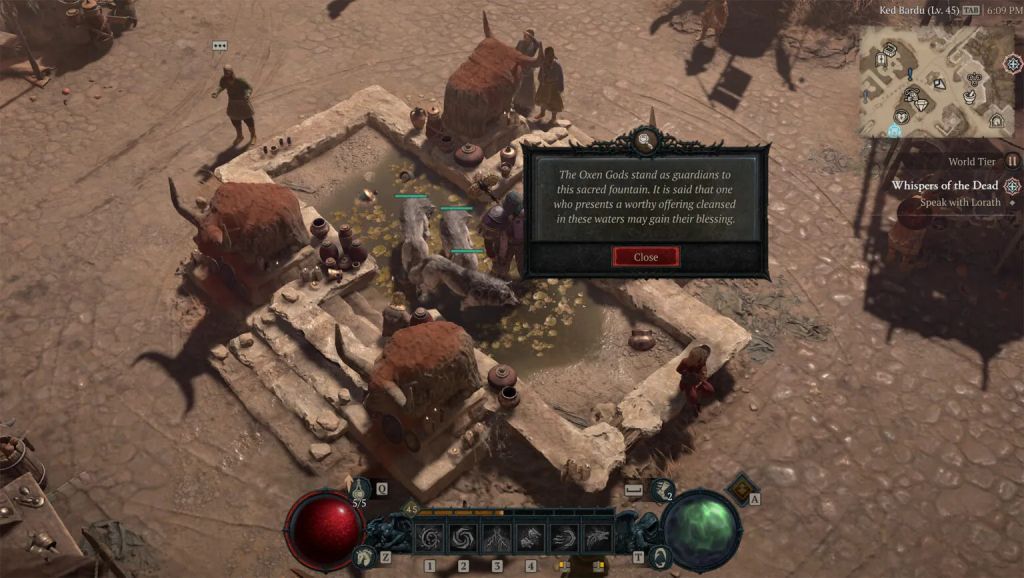Cast the lightning skill in slot 3
This screenshot has height=578, width=1024.
497,537
